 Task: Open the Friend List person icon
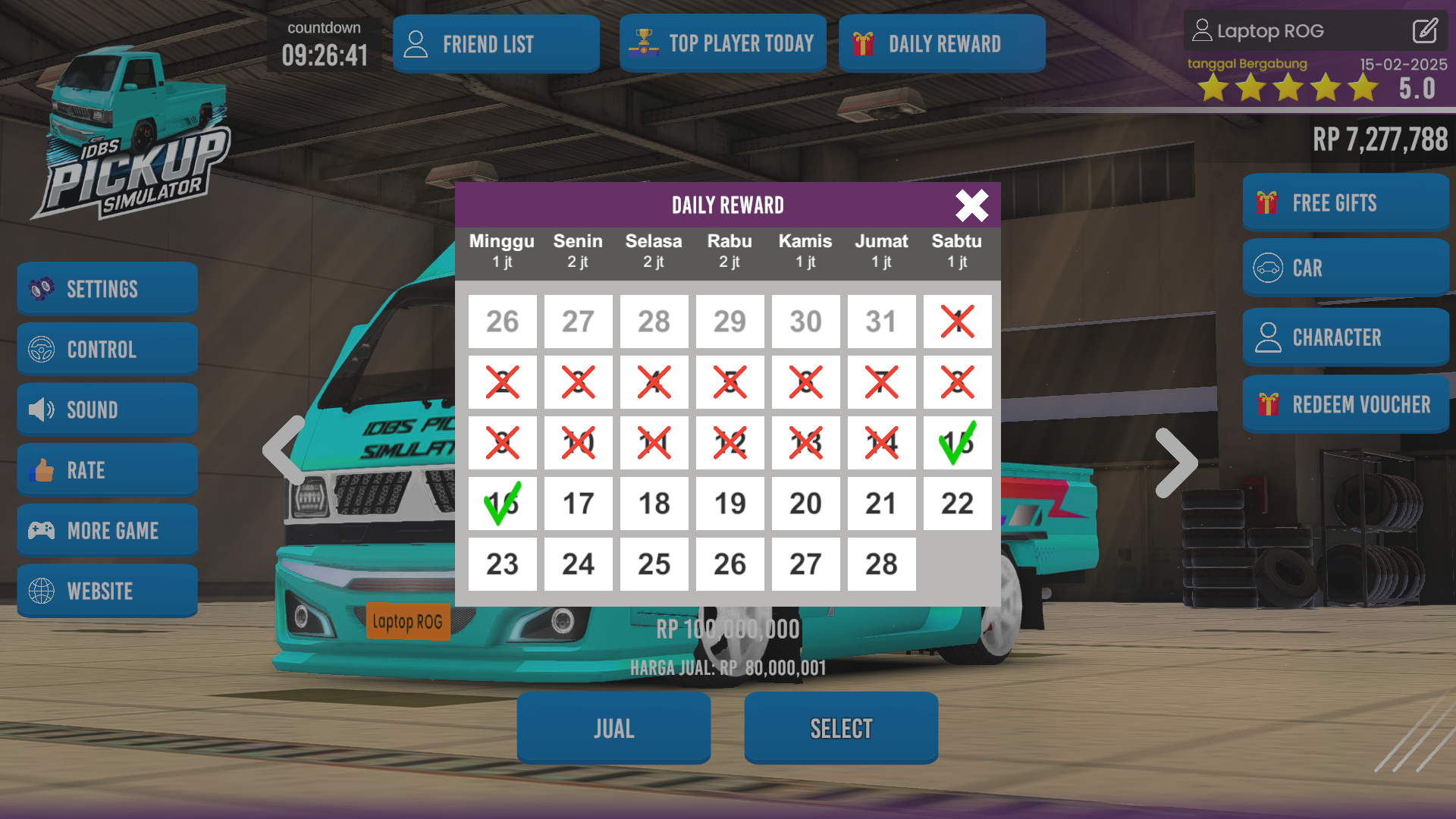click(x=416, y=43)
